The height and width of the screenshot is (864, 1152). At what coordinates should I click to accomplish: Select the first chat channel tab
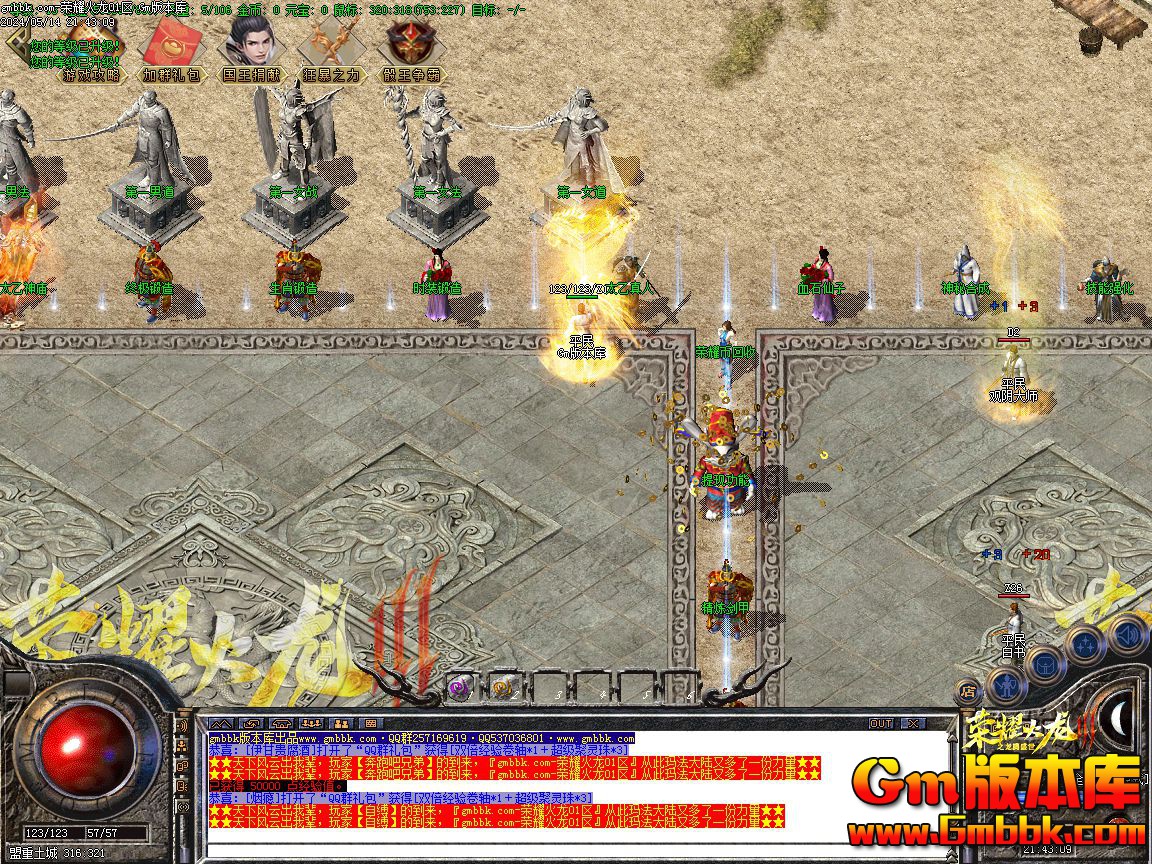click(x=221, y=723)
